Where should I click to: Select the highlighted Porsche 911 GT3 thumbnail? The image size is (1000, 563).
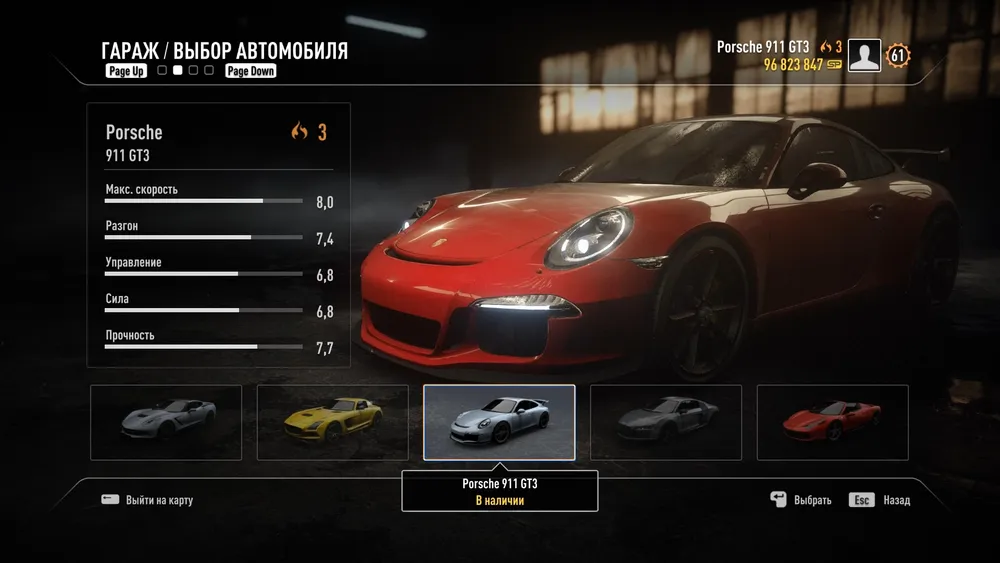point(499,422)
